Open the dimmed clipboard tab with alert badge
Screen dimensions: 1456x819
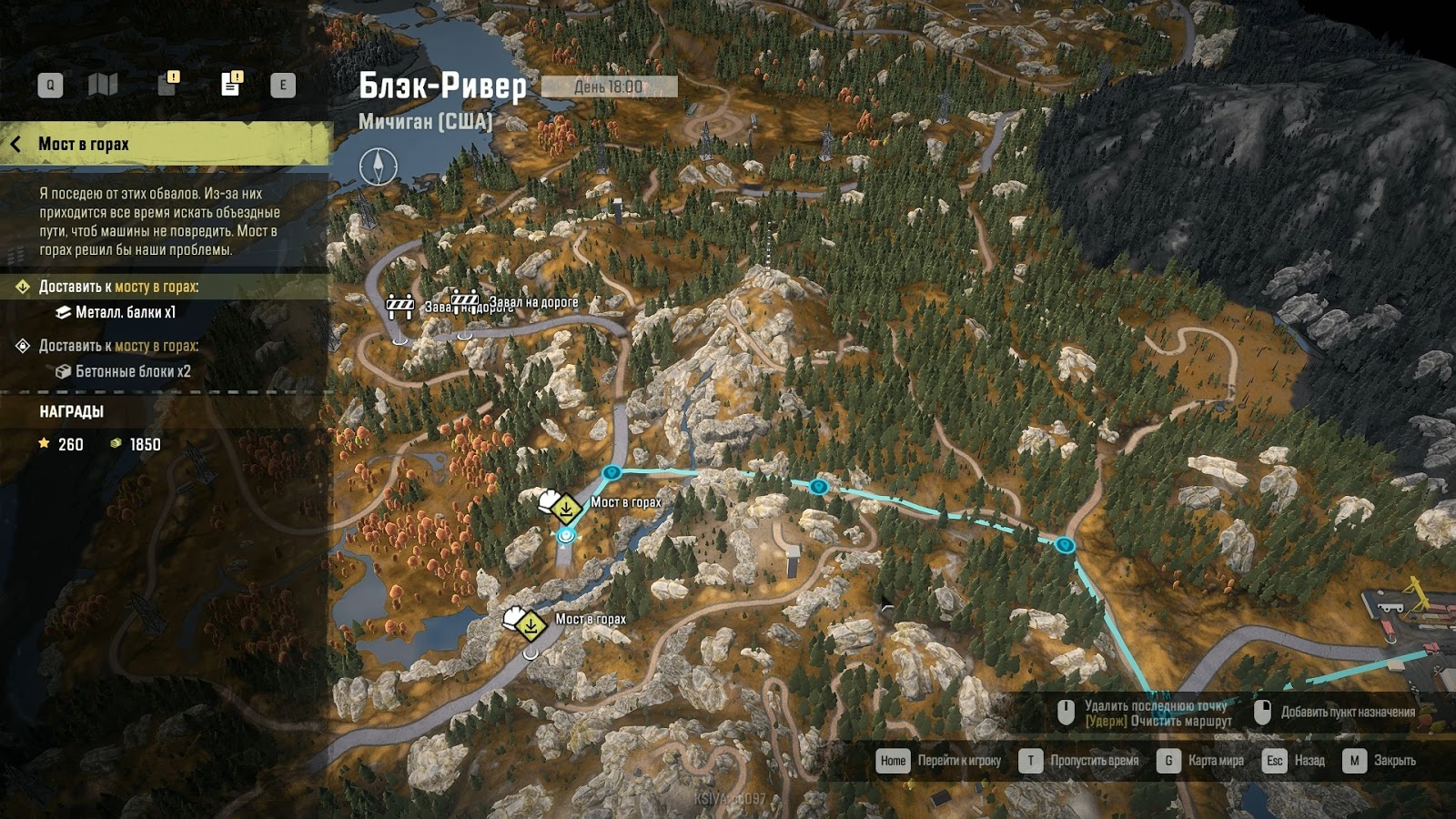(x=167, y=85)
